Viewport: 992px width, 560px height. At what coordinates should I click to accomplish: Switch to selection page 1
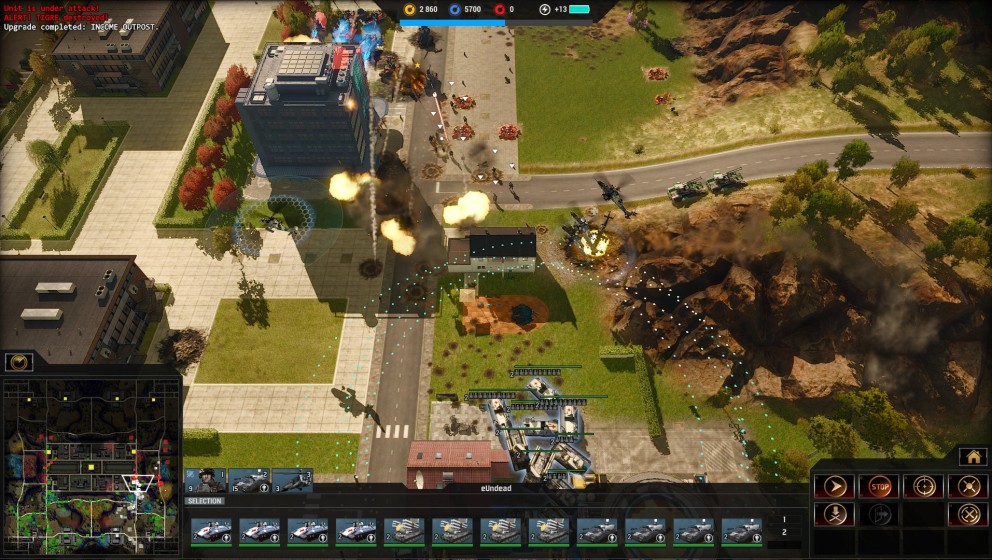pyautogui.click(x=784, y=519)
